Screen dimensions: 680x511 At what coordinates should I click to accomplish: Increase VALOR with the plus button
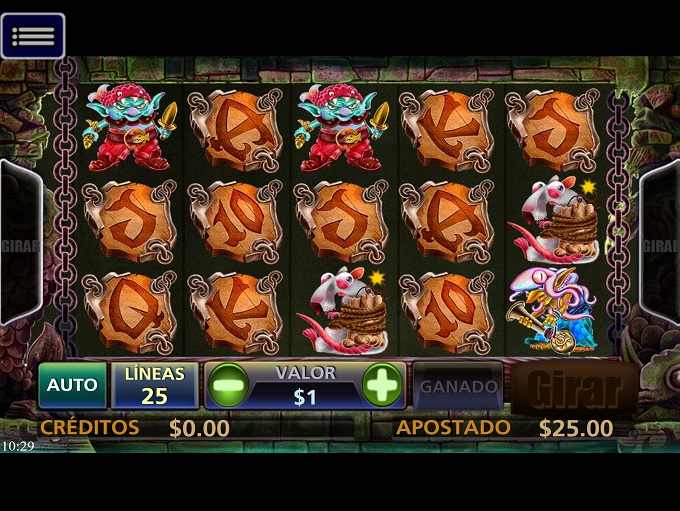[x=382, y=385]
